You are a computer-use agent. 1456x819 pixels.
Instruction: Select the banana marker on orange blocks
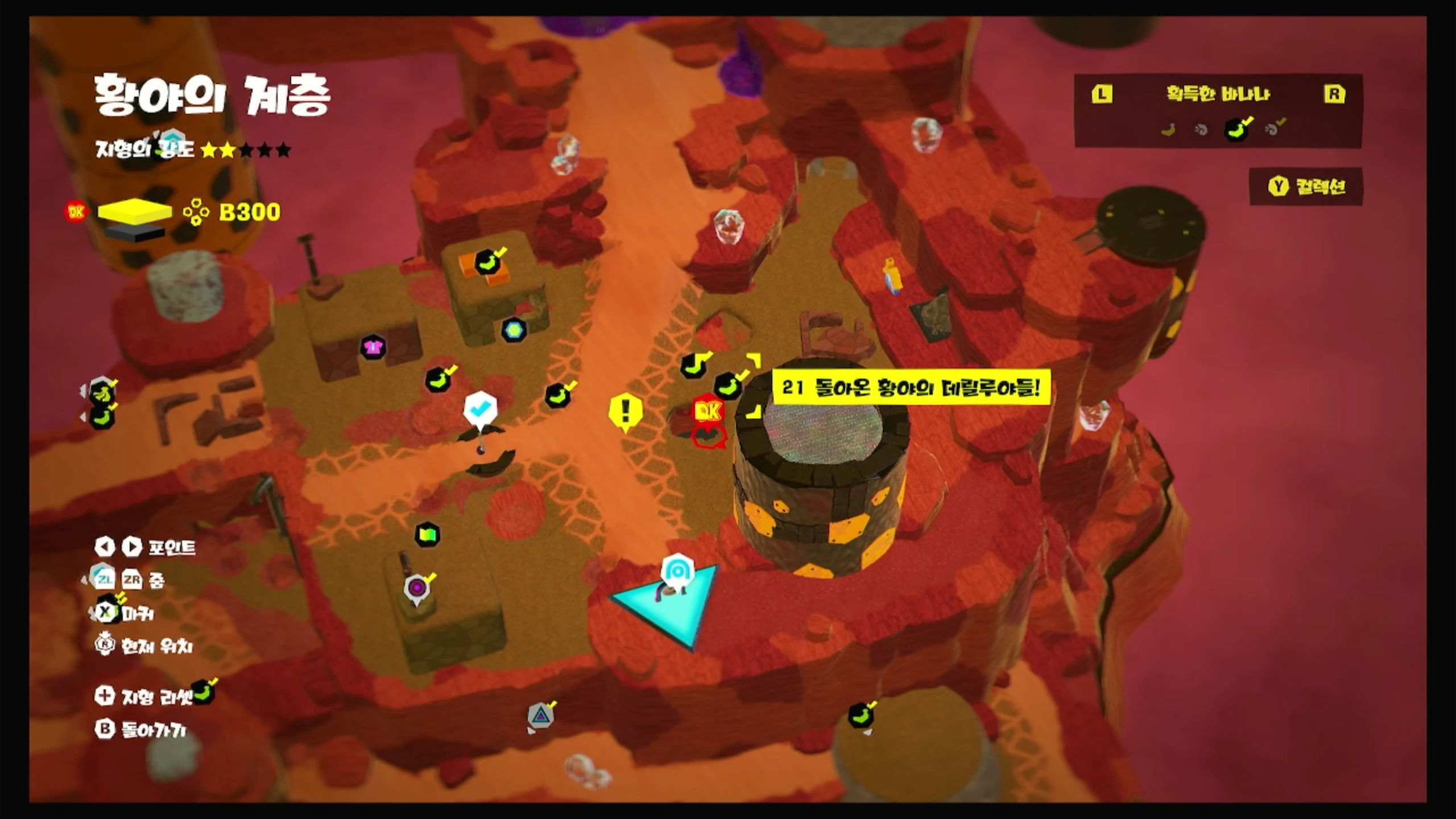pyautogui.click(x=487, y=262)
